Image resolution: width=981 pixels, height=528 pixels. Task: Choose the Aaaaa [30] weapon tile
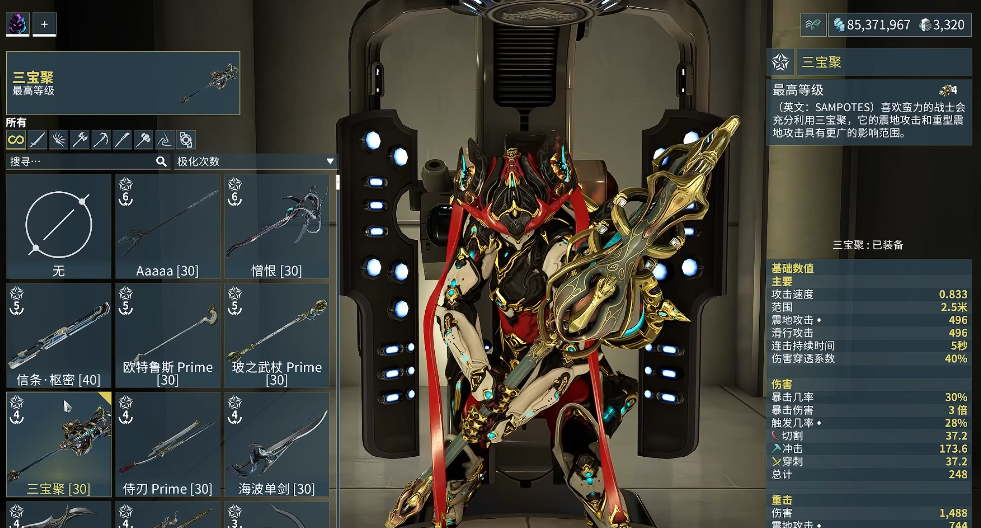coord(167,227)
